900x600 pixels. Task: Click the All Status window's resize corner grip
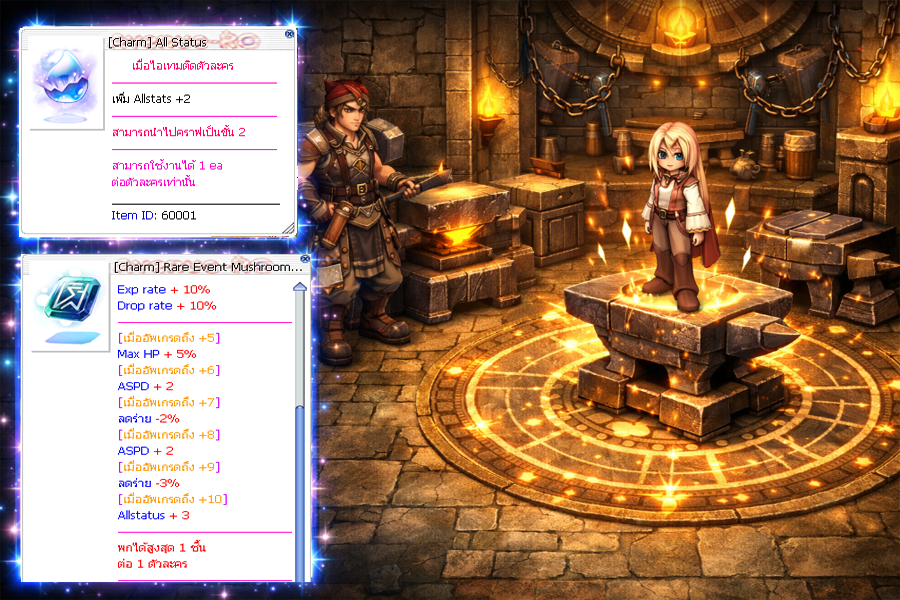click(289, 229)
